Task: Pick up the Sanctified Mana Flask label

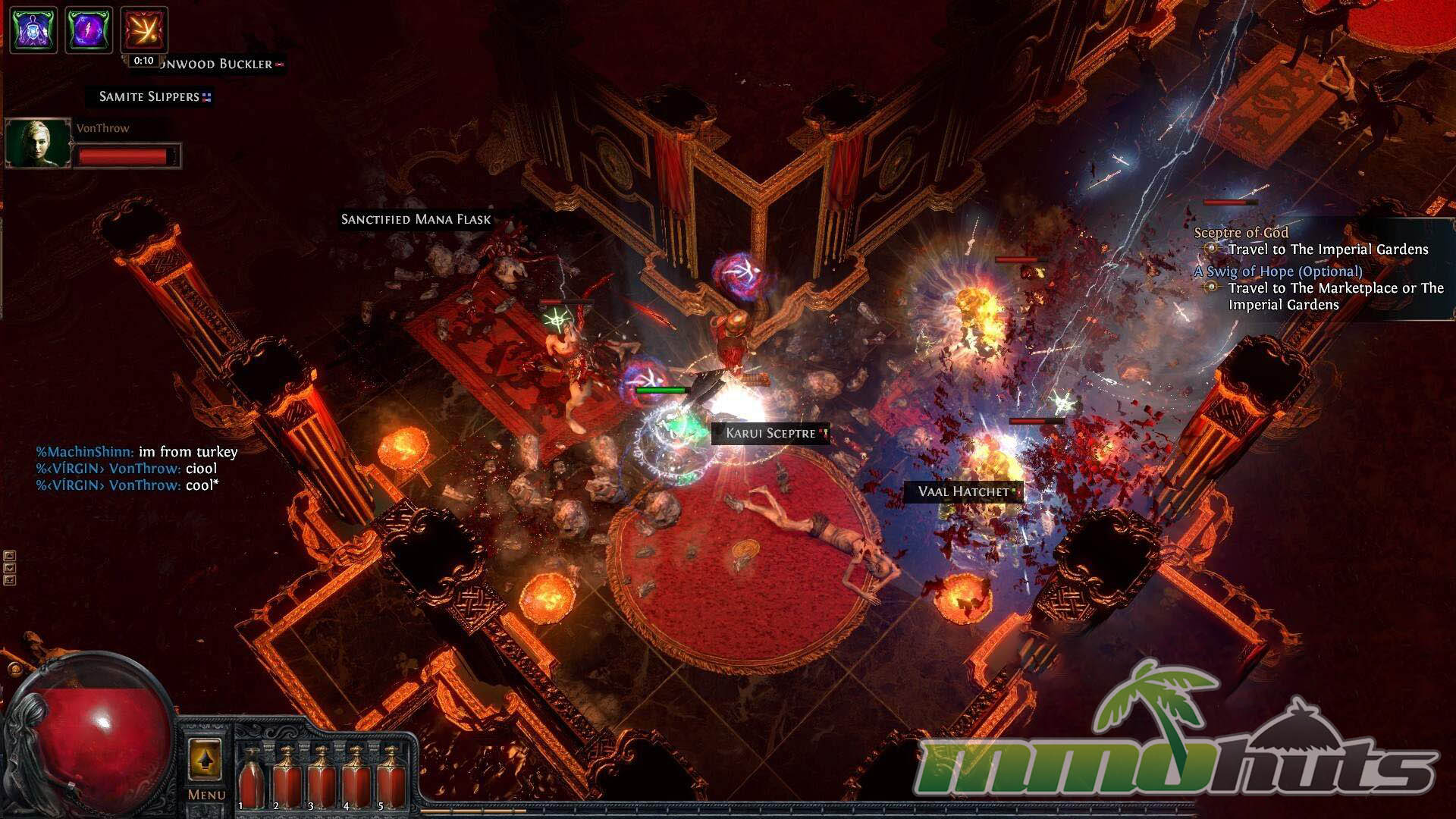Action: click(416, 220)
